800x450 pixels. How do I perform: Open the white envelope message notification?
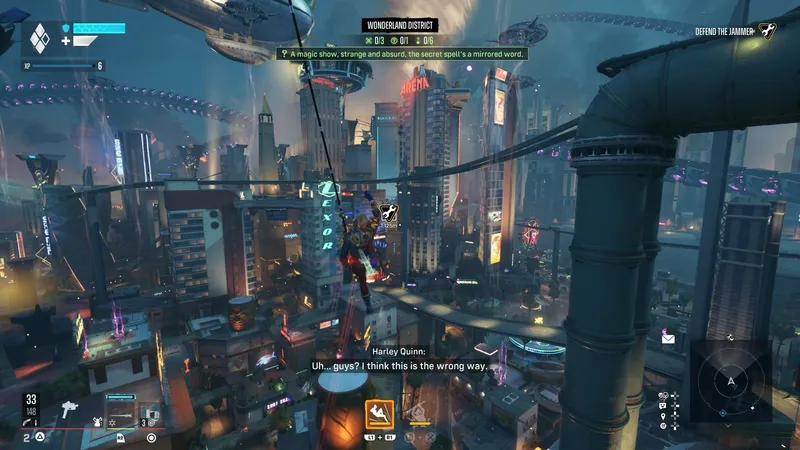[668, 339]
